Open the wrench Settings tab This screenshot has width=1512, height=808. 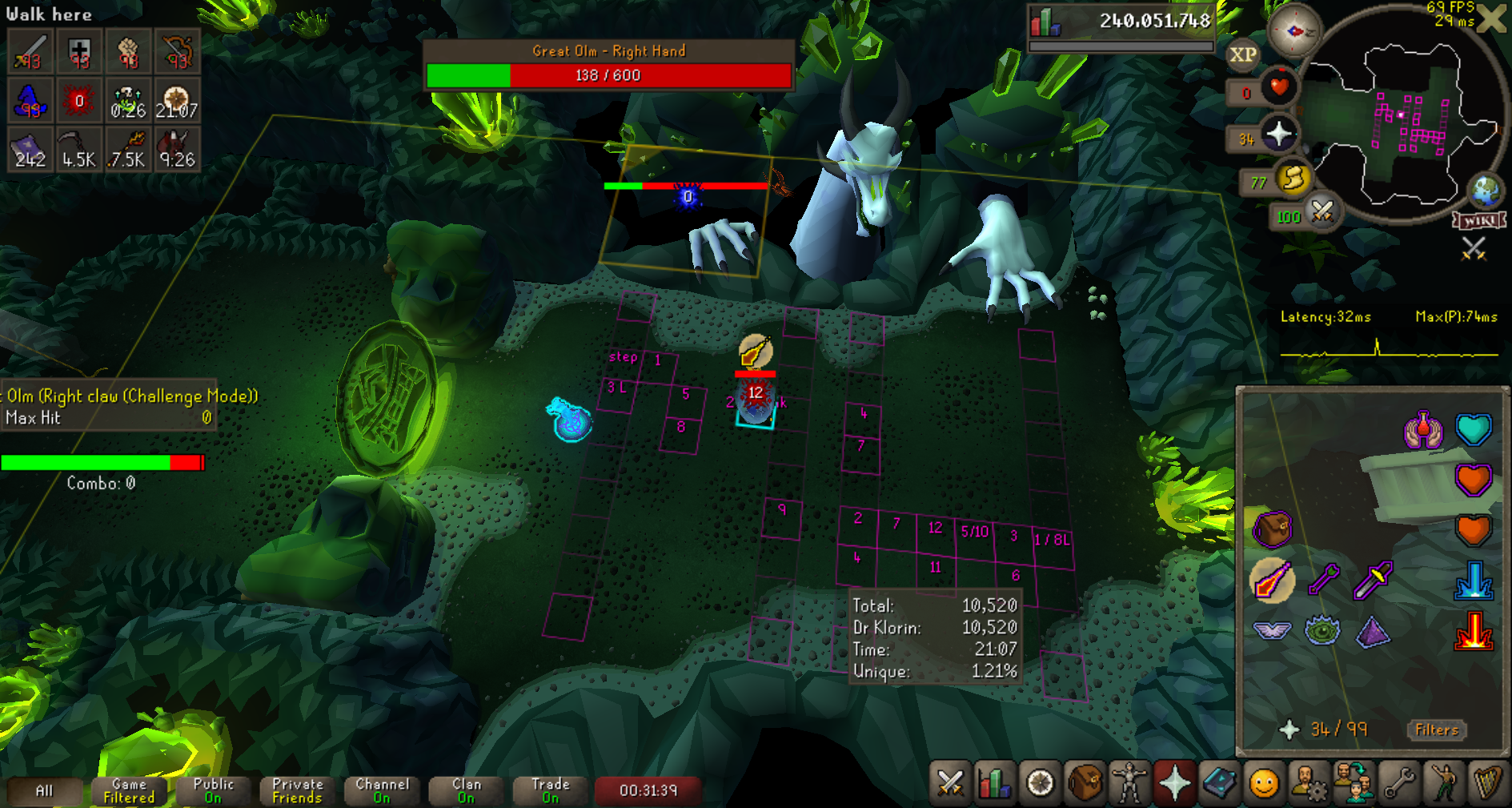tap(1399, 782)
